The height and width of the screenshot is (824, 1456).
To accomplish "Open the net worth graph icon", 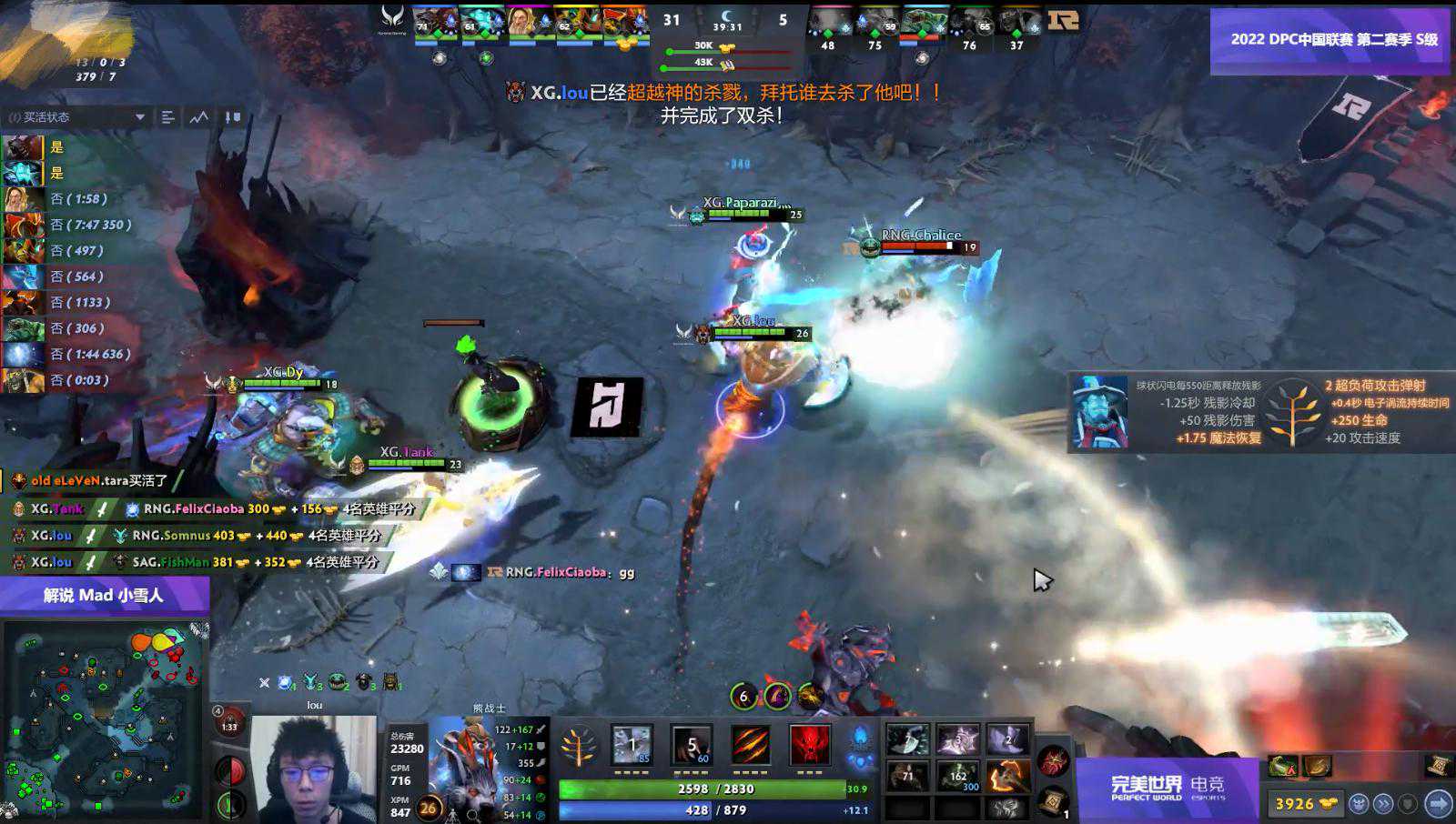I will [x=199, y=117].
